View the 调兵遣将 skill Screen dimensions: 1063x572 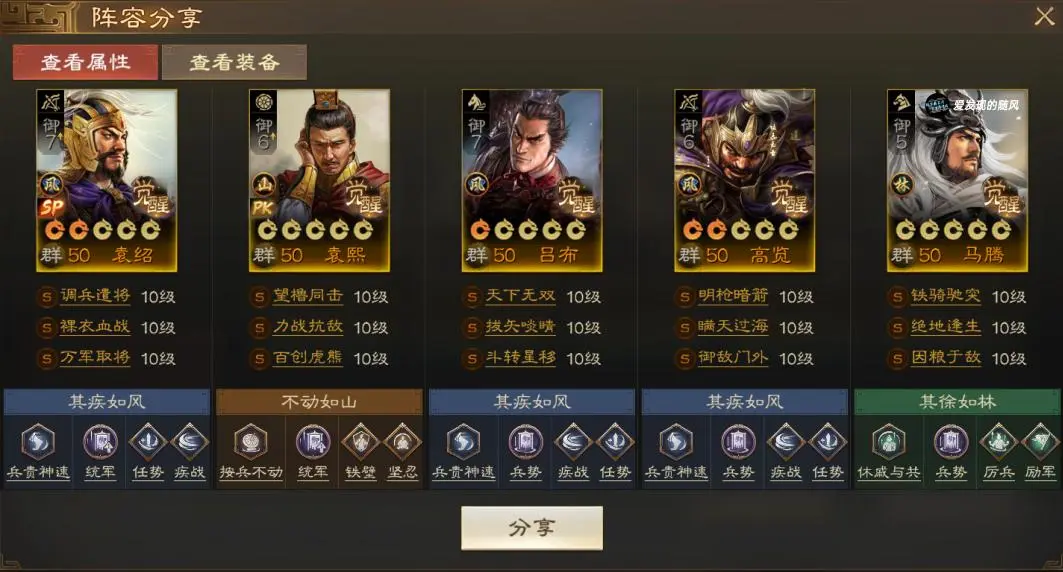tap(95, 297)
